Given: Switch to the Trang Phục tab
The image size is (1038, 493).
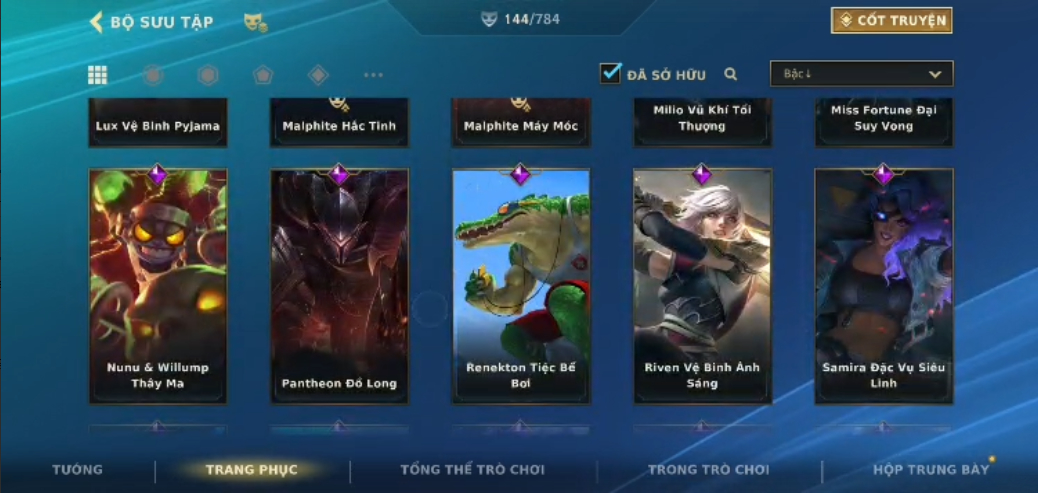Looking at the screenshot, I should (252, 470).
